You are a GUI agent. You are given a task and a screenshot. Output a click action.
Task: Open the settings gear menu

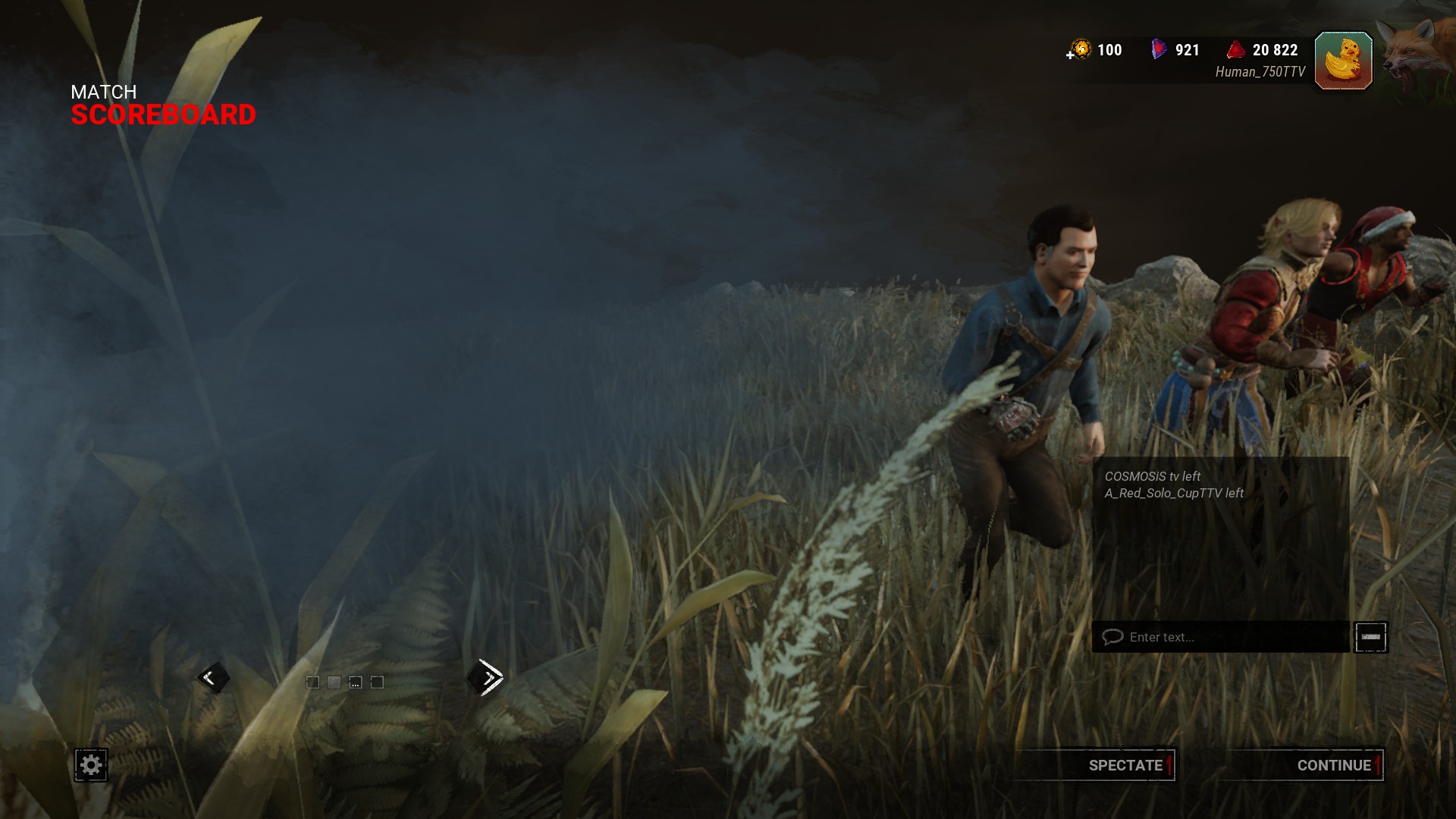(91, 764)
